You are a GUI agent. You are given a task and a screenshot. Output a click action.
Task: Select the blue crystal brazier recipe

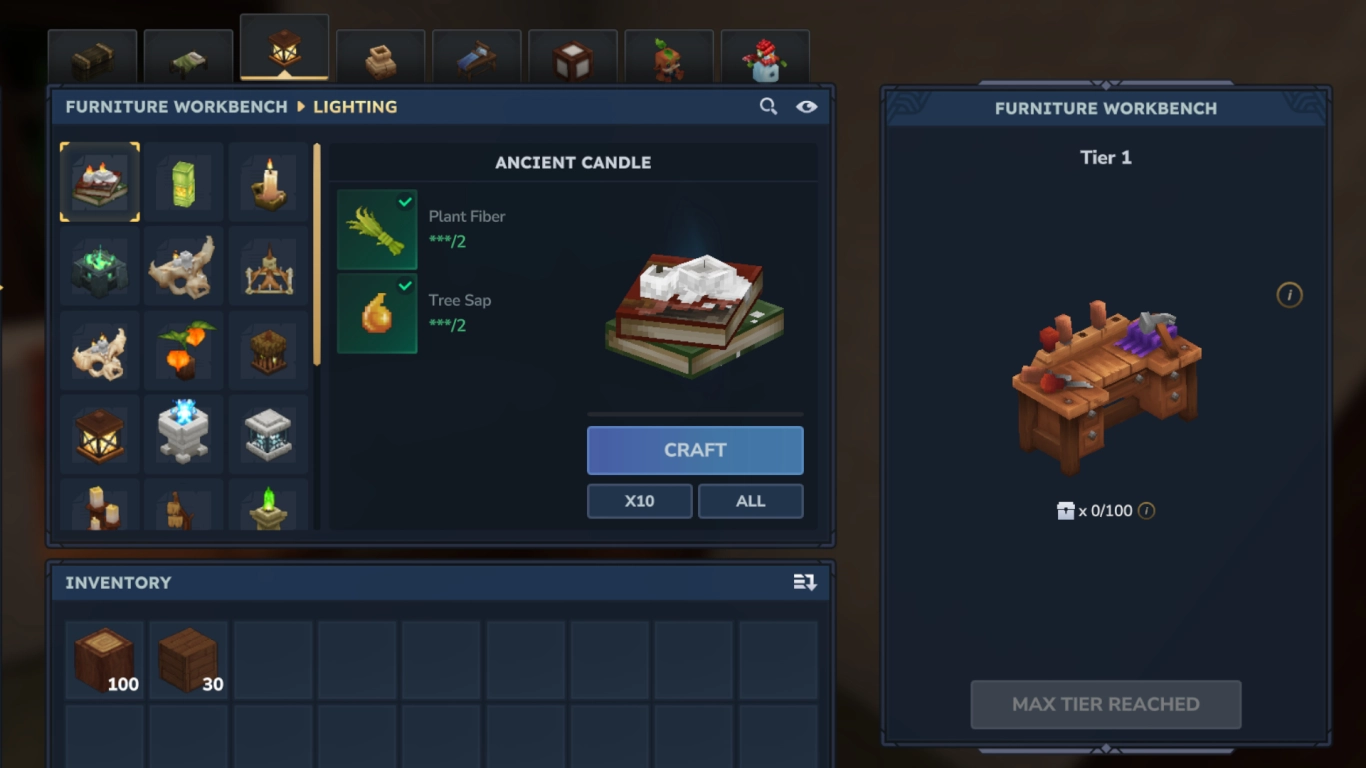[x=183, y=434]
